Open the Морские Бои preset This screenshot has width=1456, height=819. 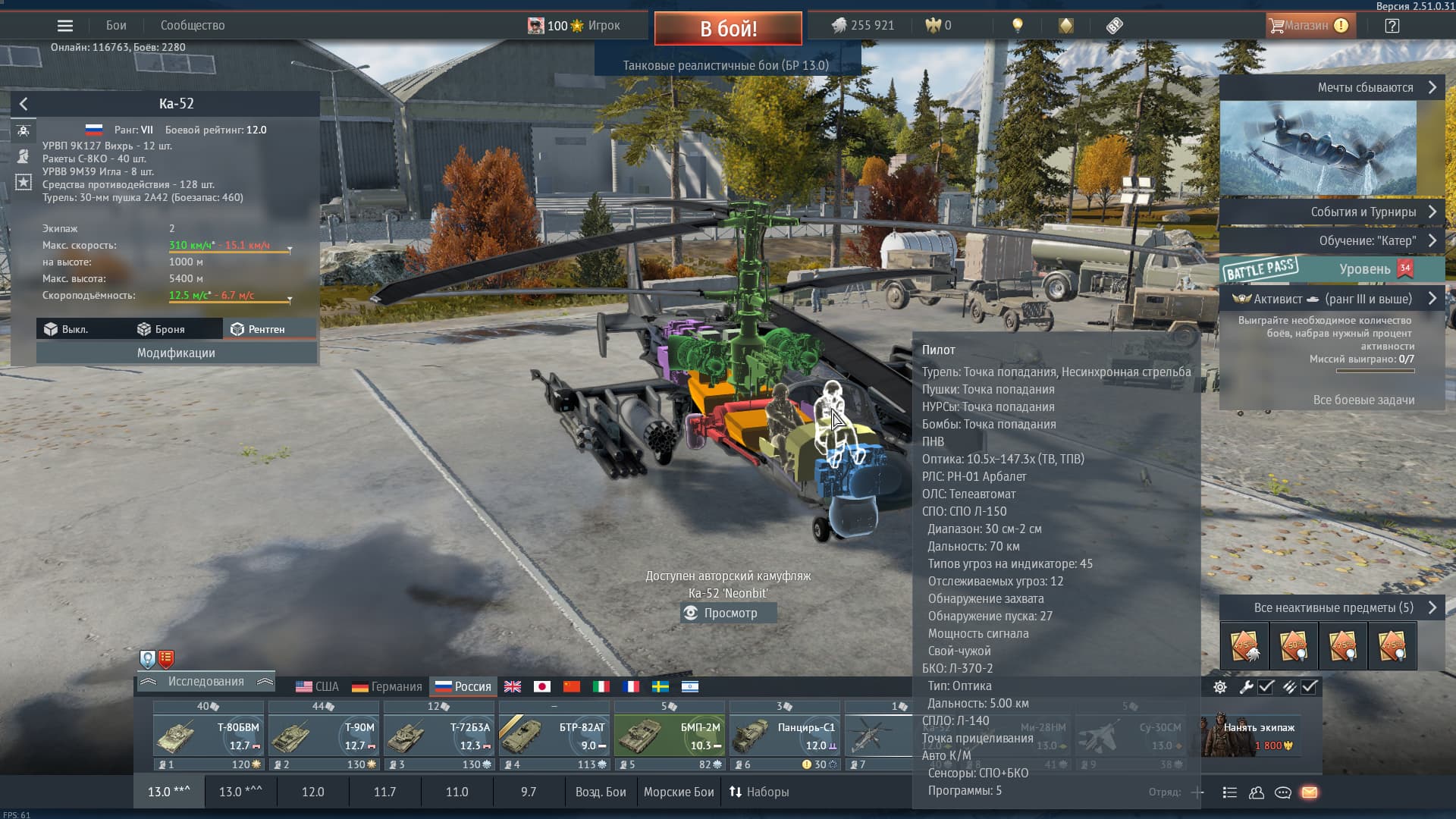(x=679, y=792)
